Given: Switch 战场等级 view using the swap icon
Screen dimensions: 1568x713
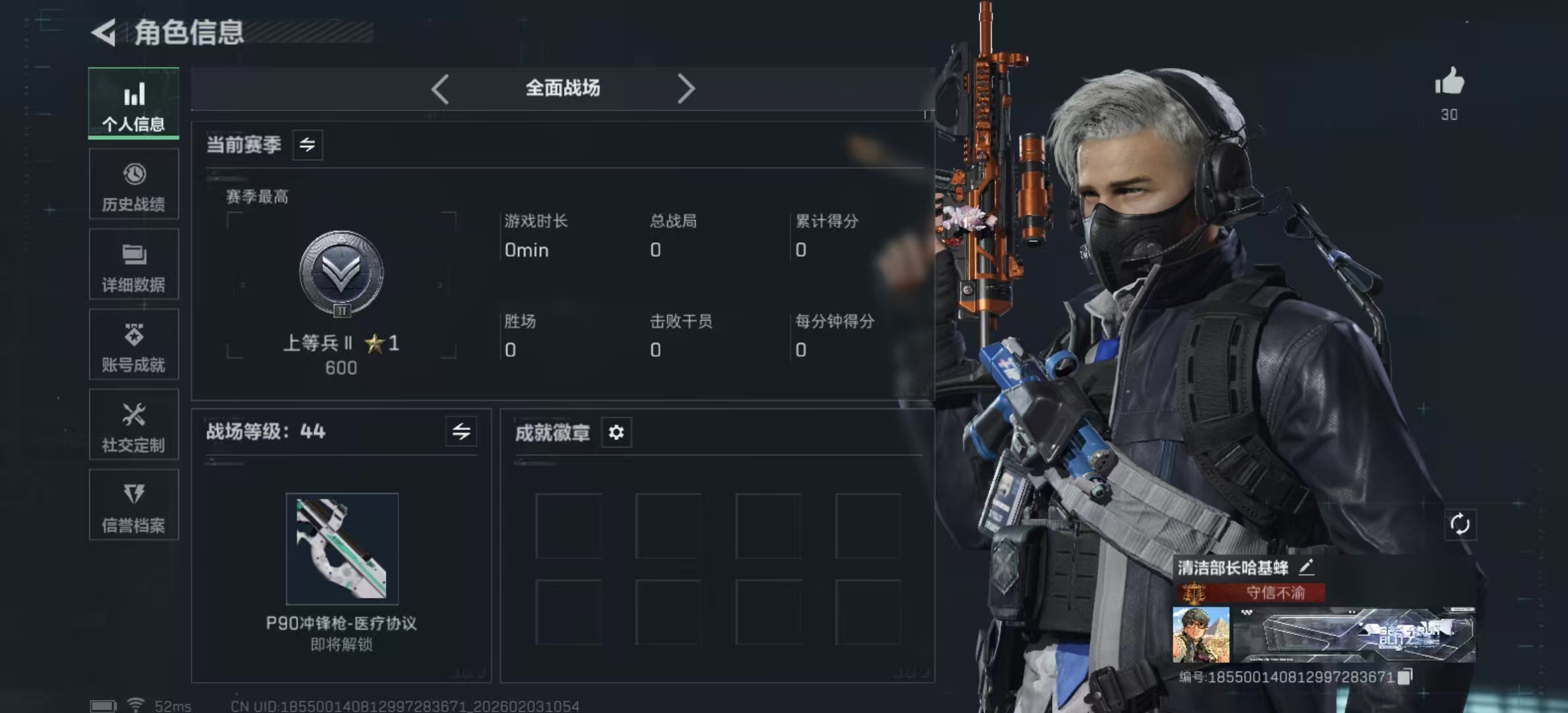Looking at the screenshot, I should [x=462, y=432].
